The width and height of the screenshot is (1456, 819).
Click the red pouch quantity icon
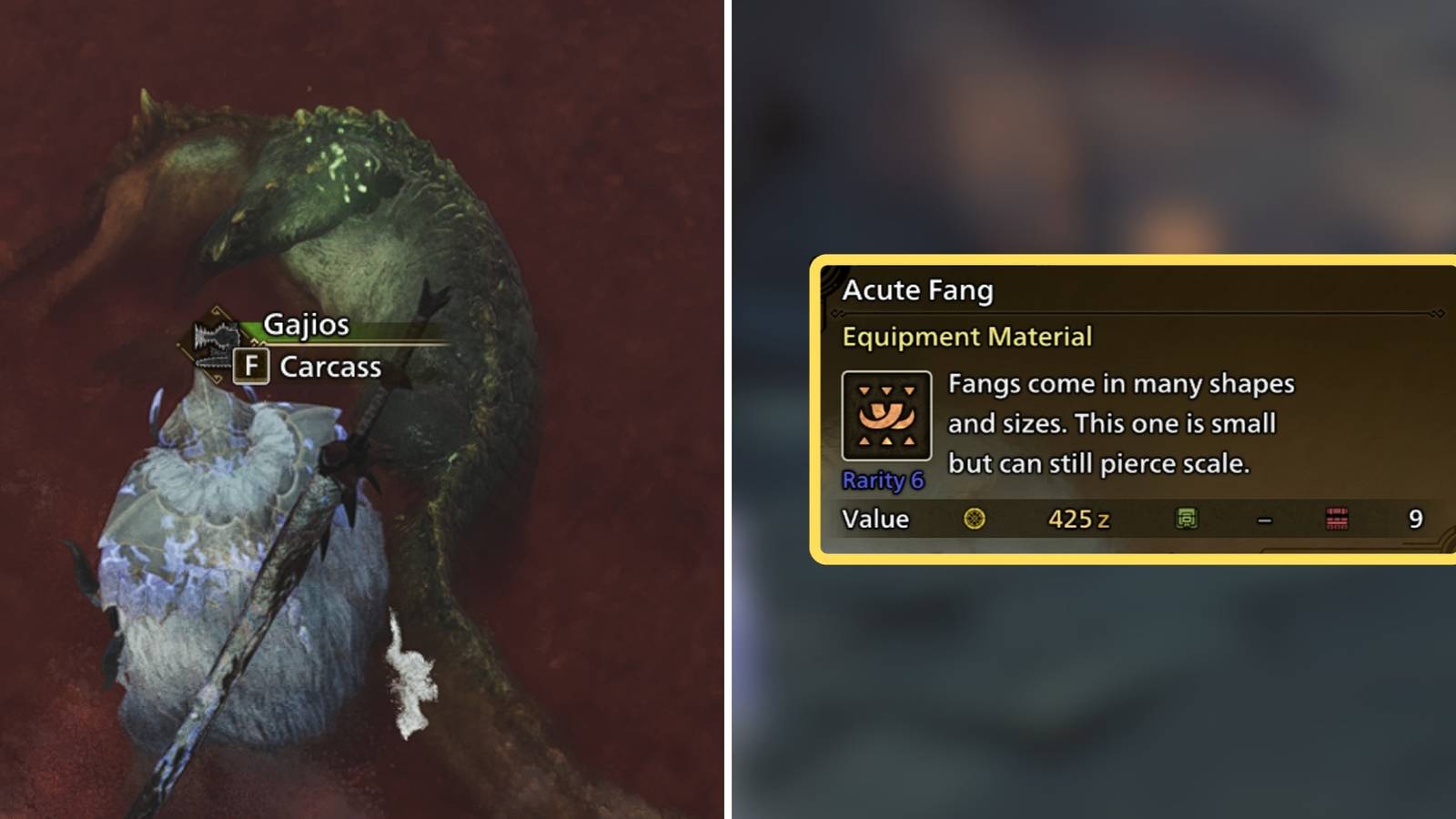pos(1335,518)
